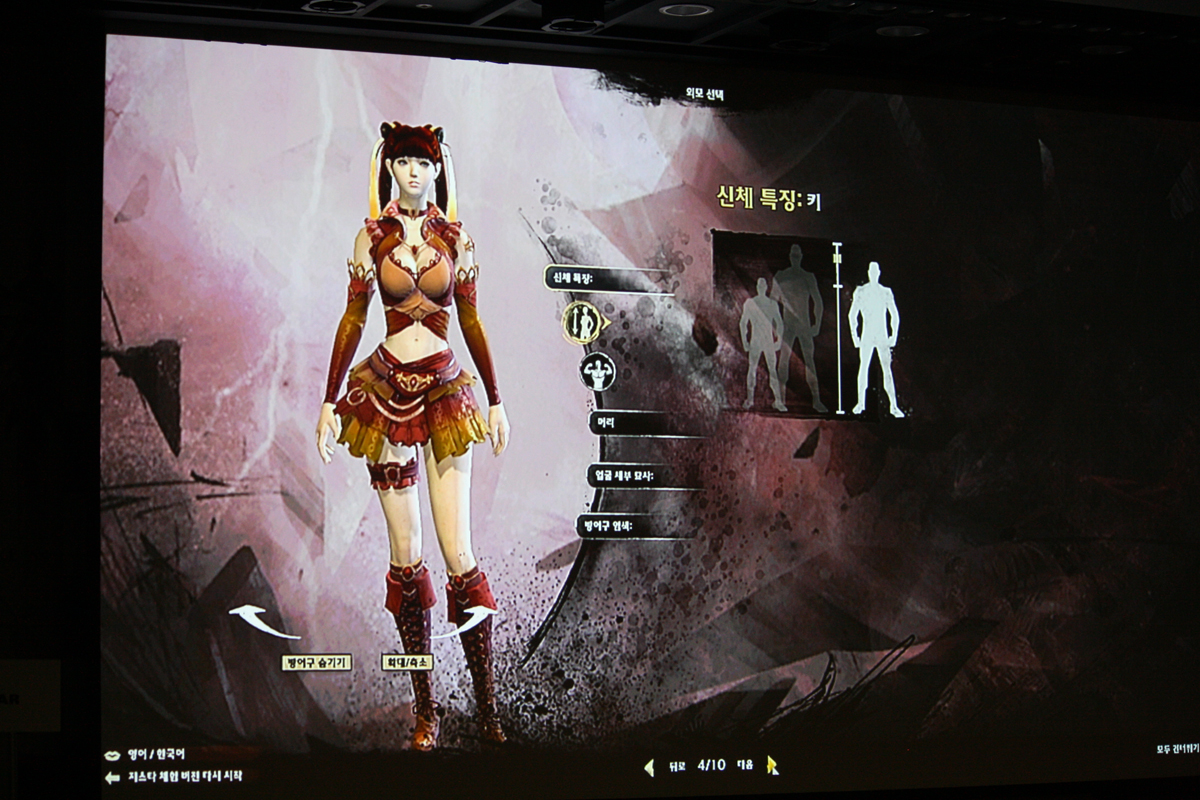Click the 확대/축소 zoom button
Screen dimensions: 1200x800
407,662
